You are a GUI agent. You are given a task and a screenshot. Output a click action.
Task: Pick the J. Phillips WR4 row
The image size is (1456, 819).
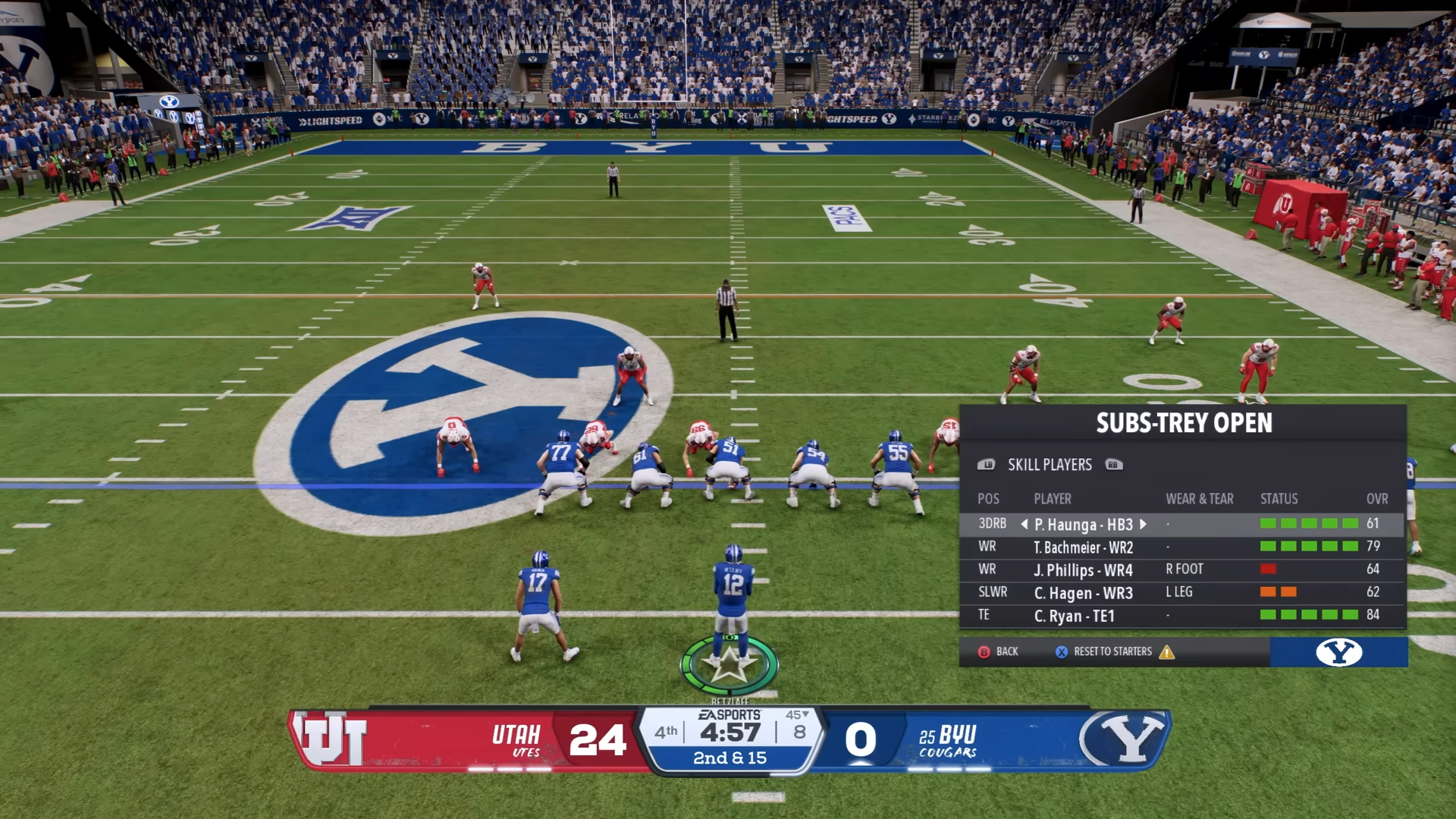[x=1083, y=570]
